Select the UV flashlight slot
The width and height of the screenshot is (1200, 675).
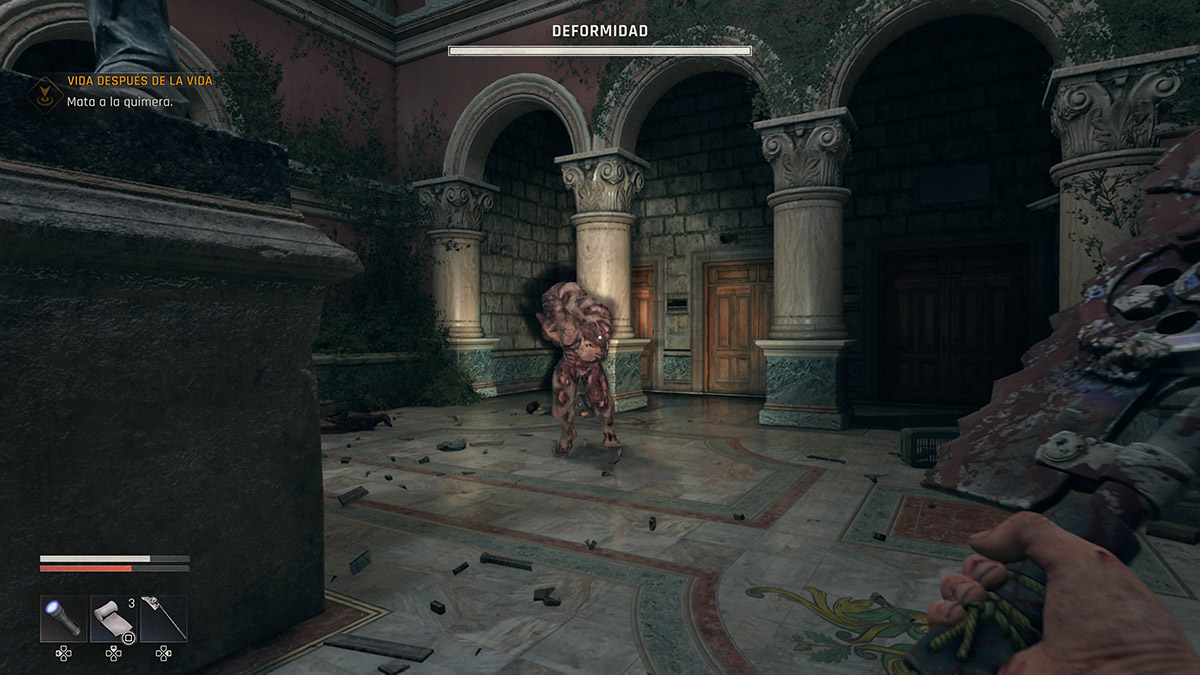pos(63,618)
